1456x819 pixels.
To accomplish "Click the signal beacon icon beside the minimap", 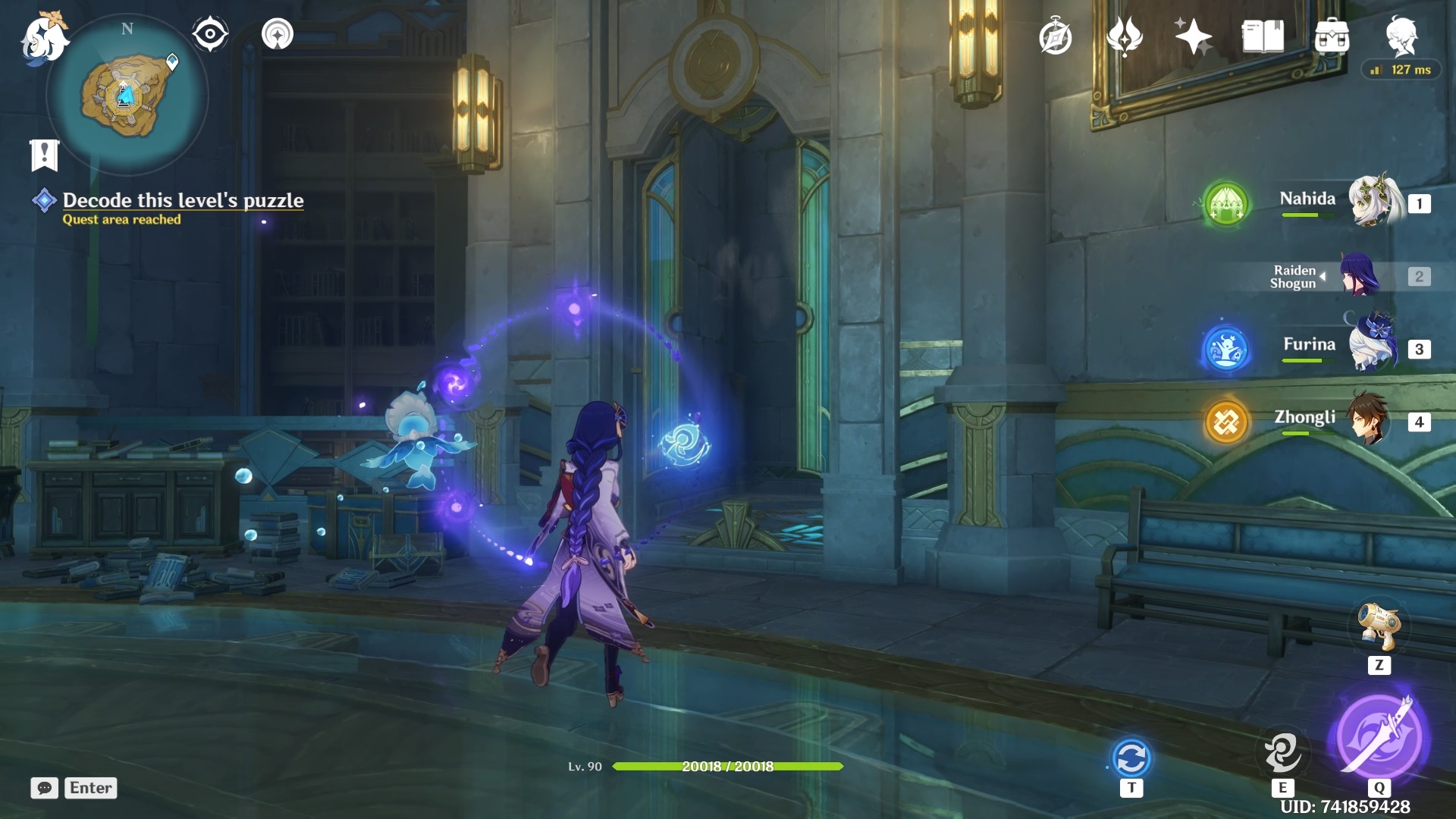I will (x=278, y=34).
